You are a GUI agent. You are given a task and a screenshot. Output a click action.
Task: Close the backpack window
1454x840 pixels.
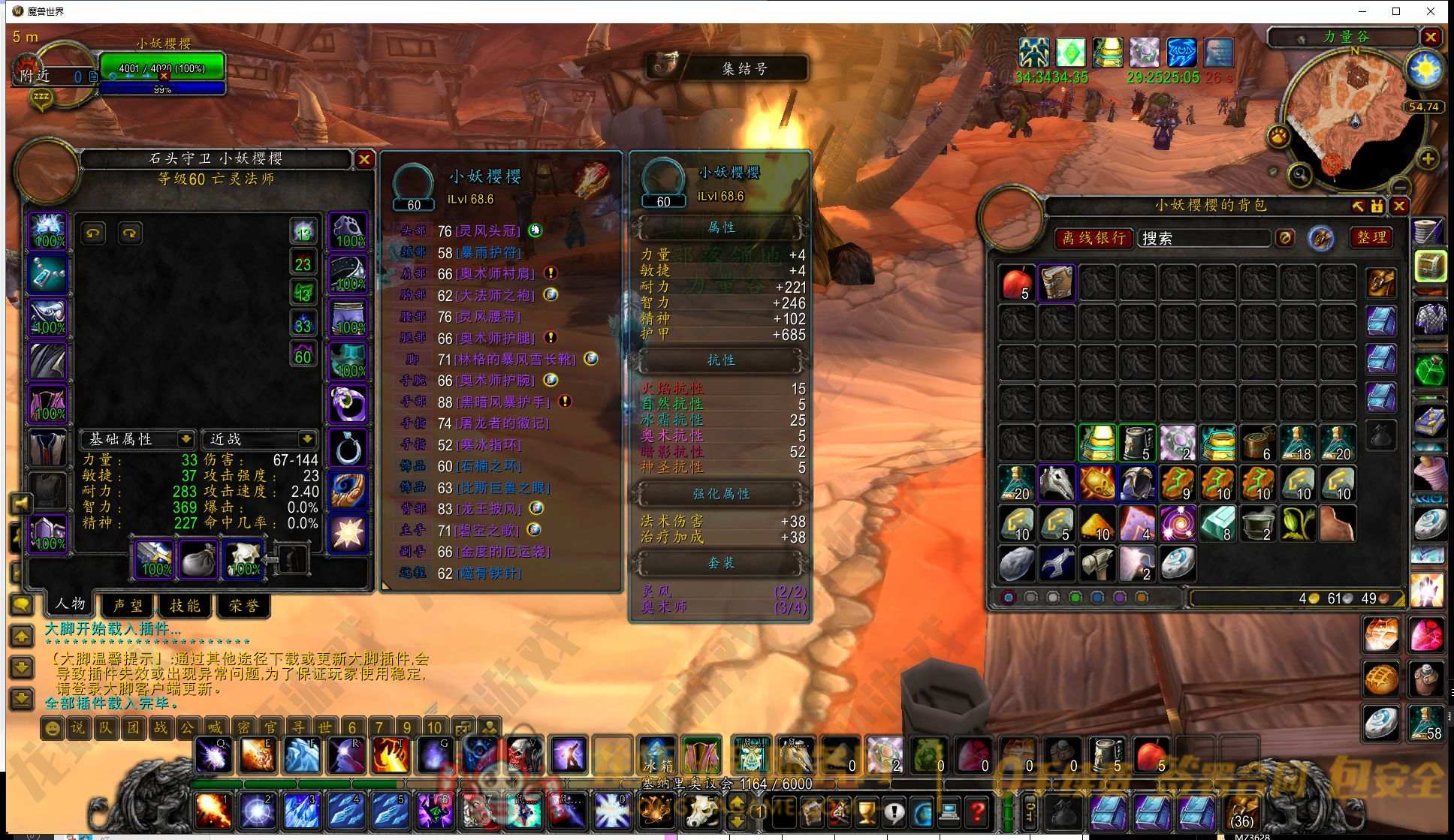click(1399, 206)
